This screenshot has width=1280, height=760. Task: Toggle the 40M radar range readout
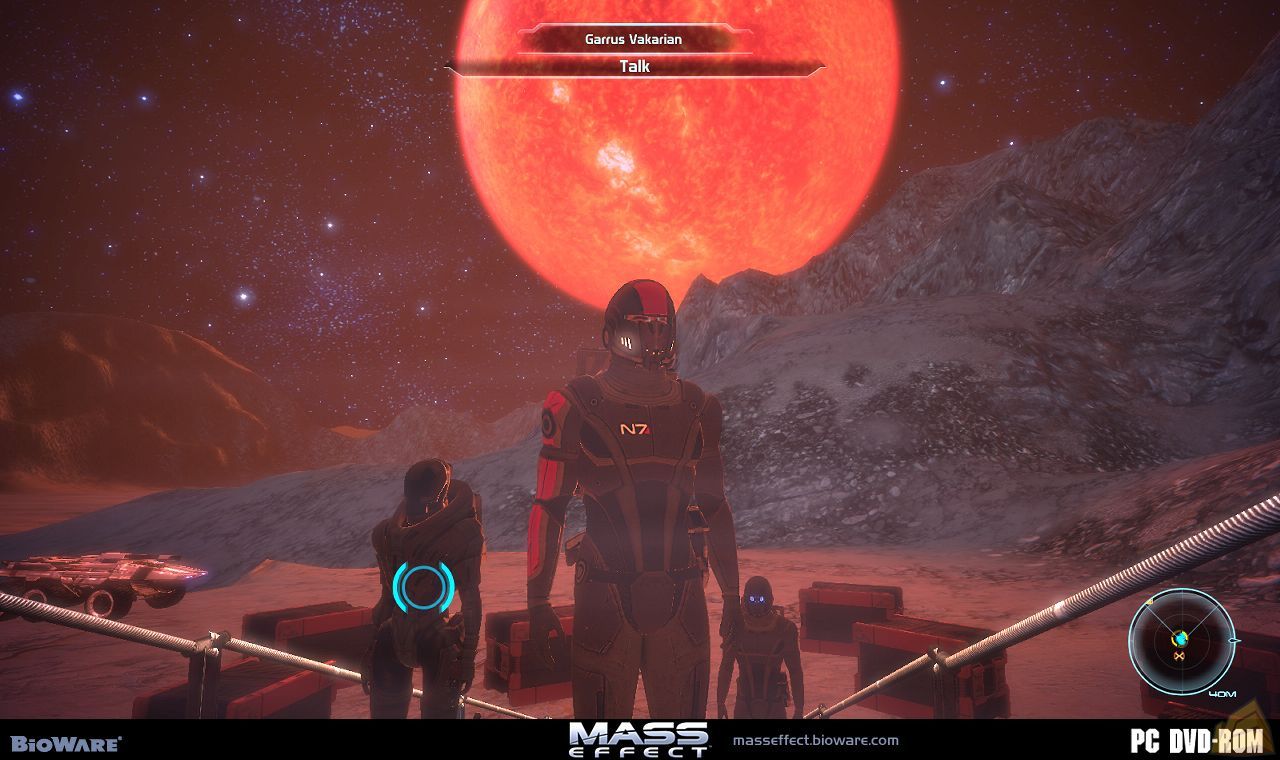coord(1222,693)
